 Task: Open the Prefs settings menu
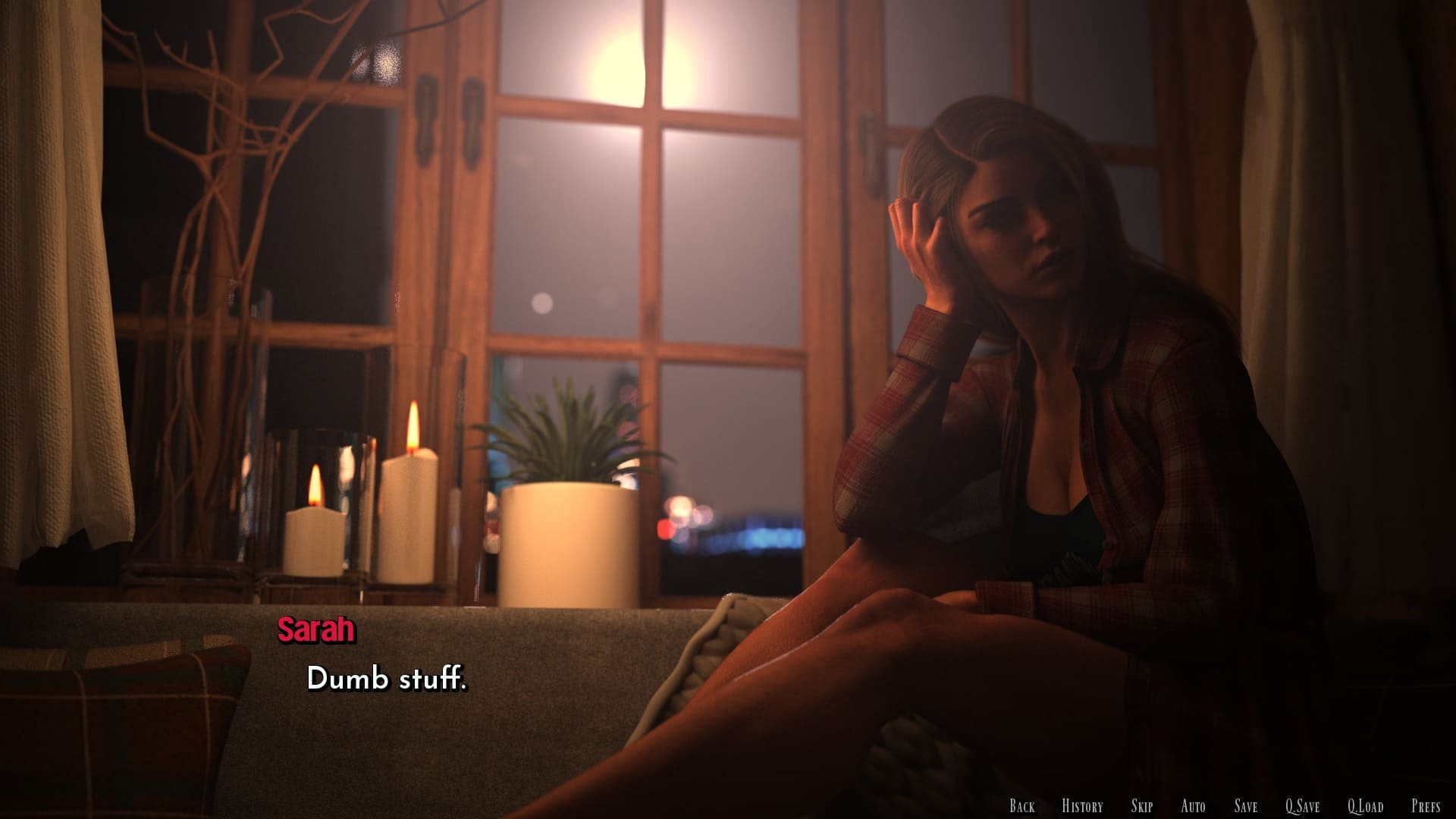(x=1426, y=806)
